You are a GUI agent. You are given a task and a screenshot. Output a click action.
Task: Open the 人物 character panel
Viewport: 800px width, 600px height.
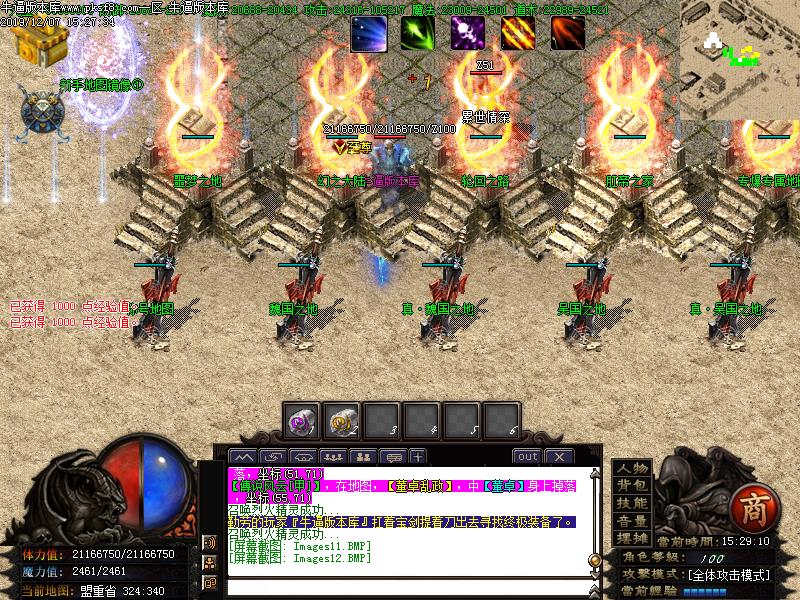click(x=631, y=469)
